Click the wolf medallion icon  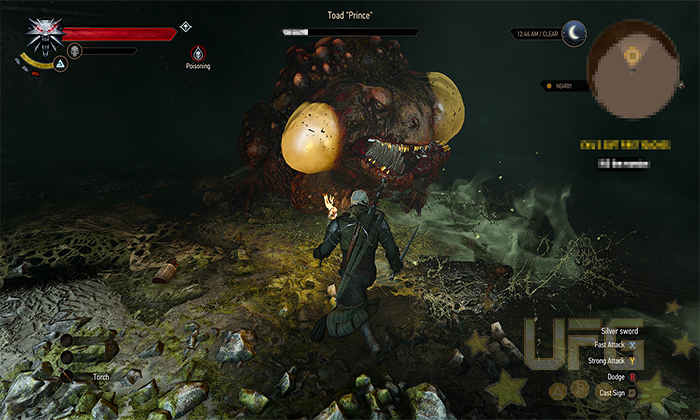point(43,33)
